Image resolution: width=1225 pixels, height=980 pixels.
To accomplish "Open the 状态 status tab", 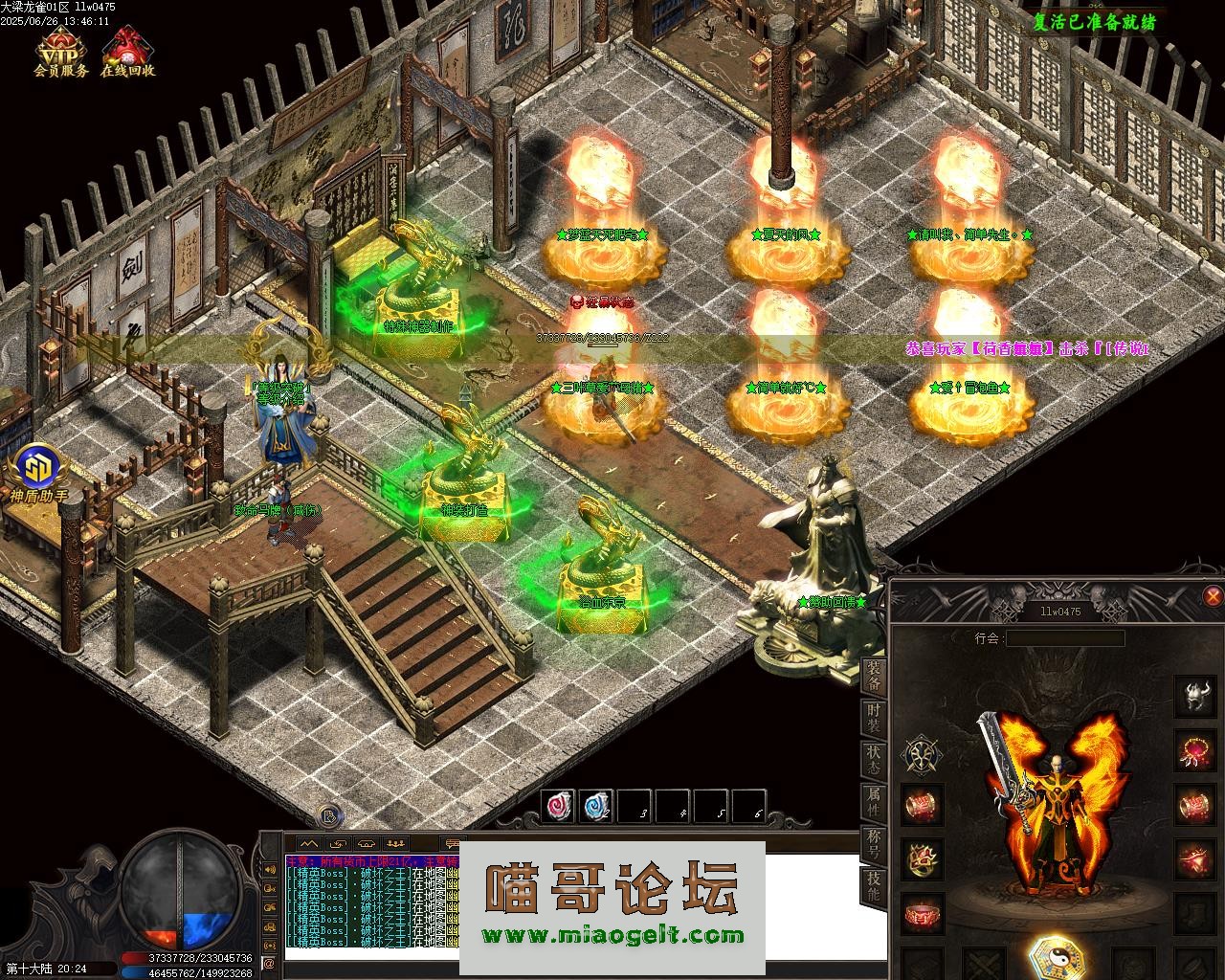I will coord(874,763).
